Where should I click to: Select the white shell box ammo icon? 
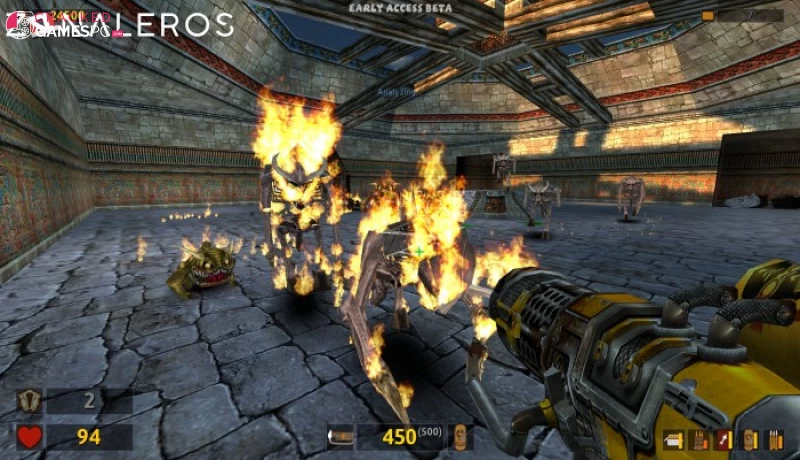[675, 439]
